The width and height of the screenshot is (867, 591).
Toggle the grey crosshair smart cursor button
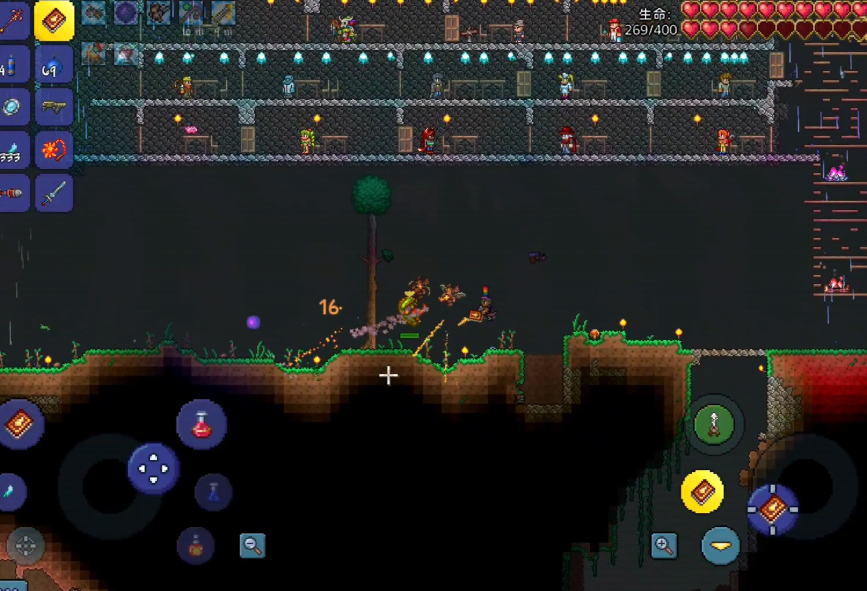click(x=26, y=545)
